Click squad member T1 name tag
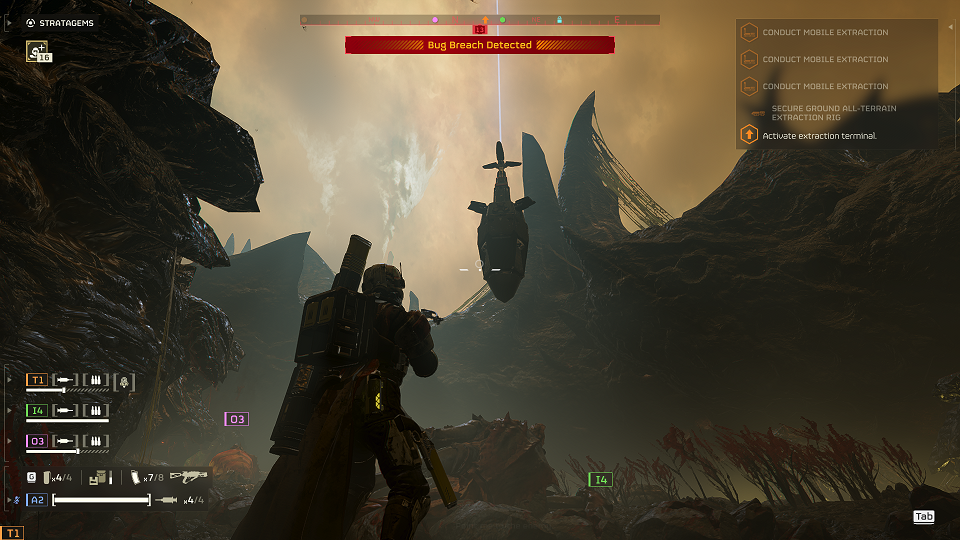This screenshot has height=540, width=960. pyautogui.click(x=37, y=380)
